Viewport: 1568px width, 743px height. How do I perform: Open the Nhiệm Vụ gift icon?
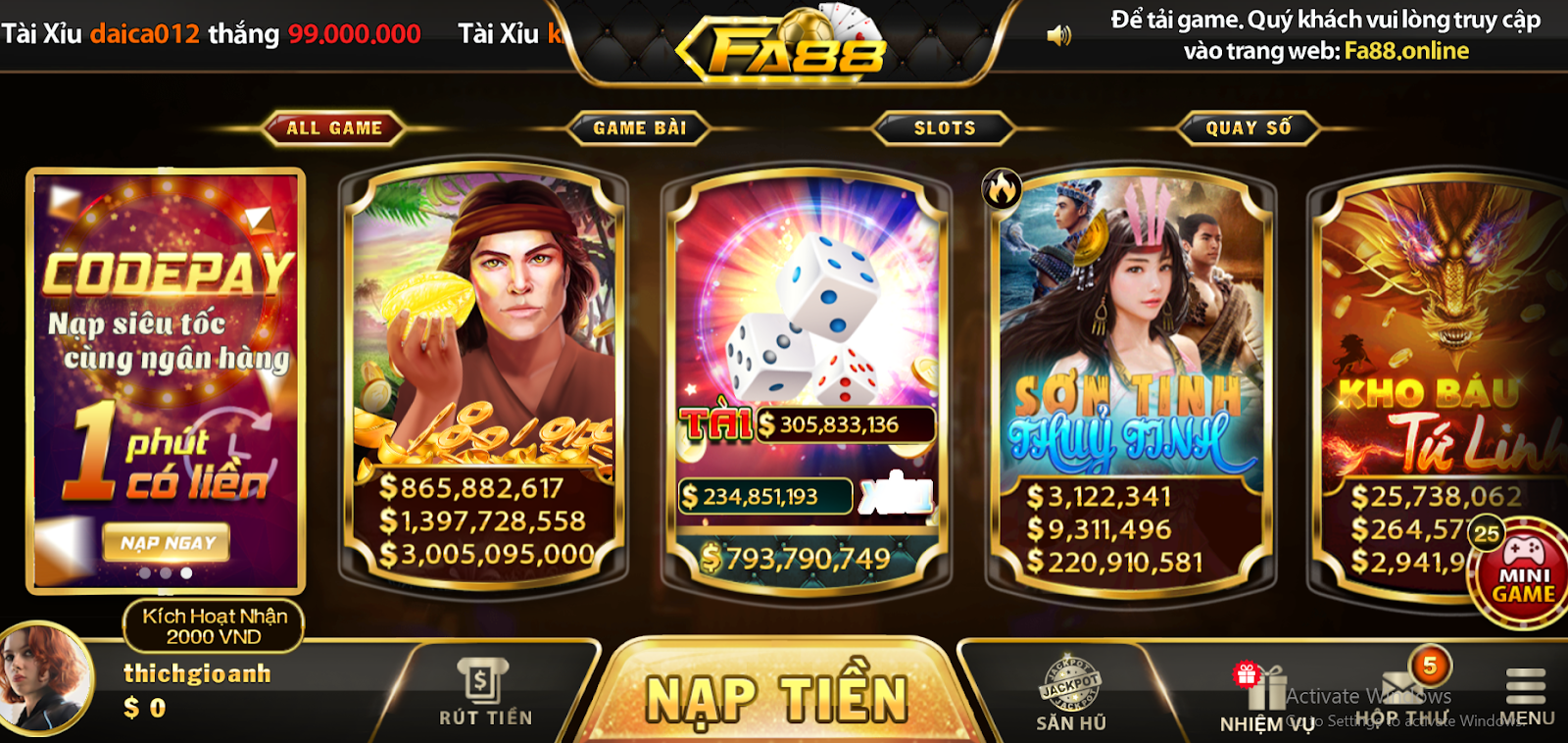tap(1266, 686)
